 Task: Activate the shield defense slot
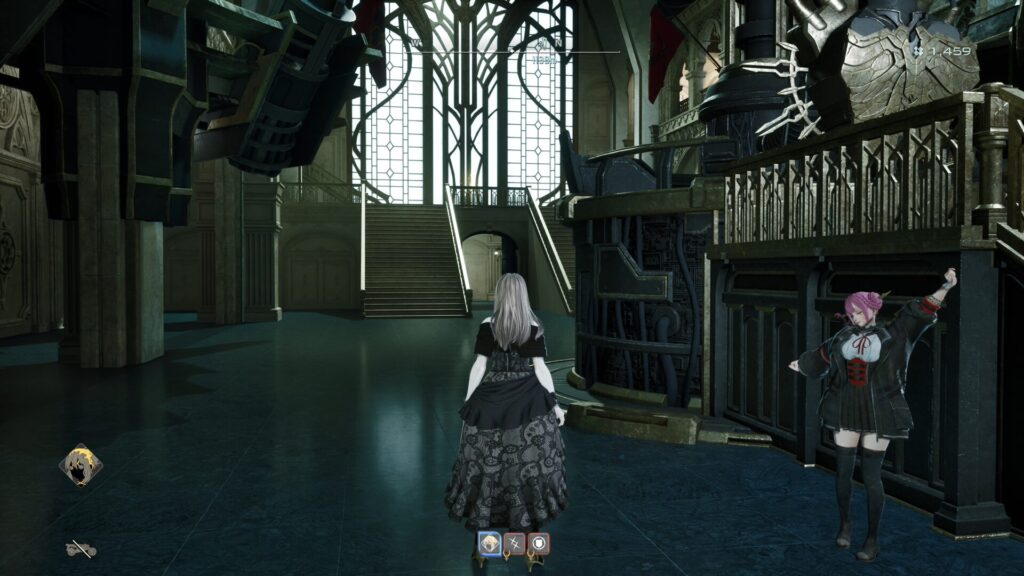[539, 544]
